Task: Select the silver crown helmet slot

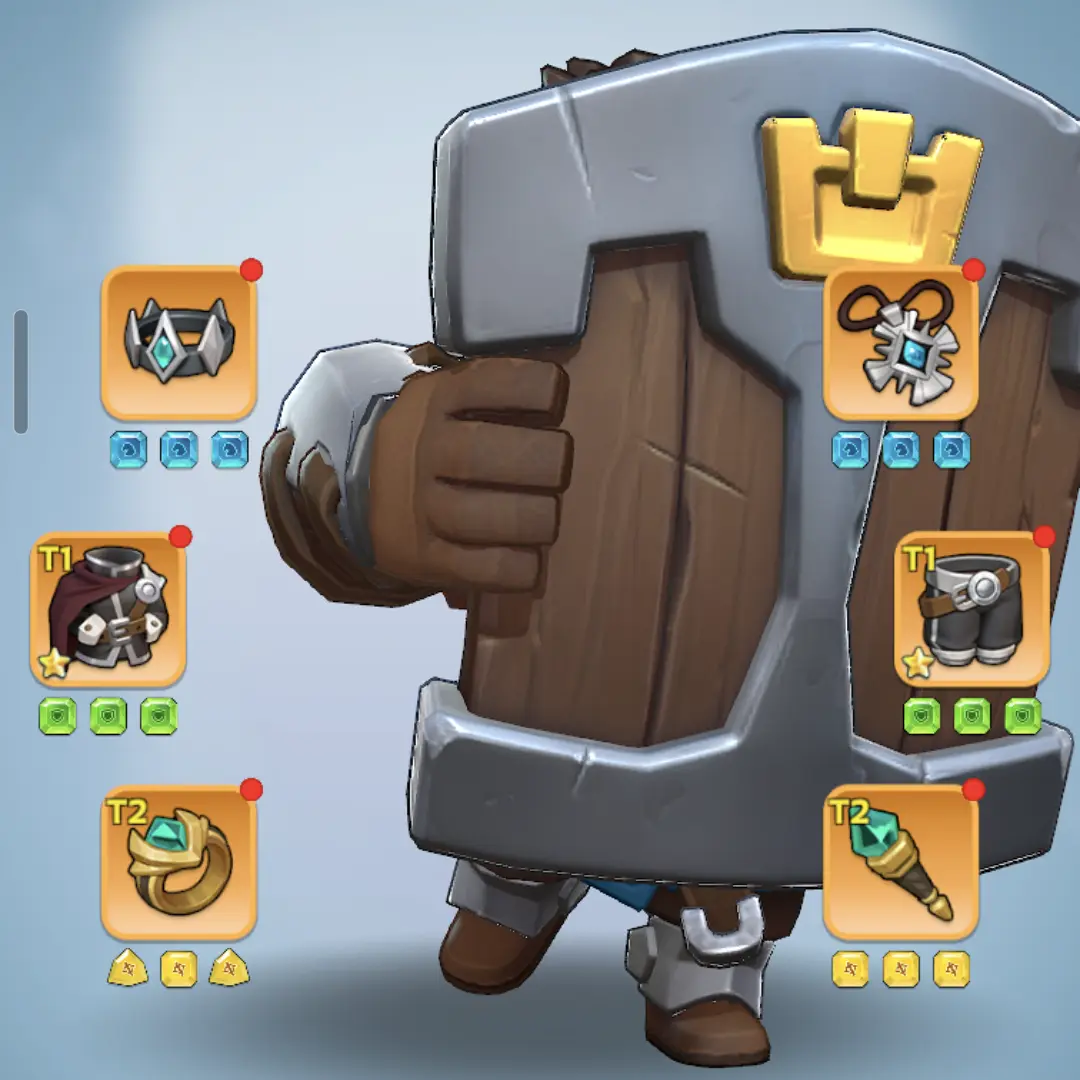Action: point(179,343)
